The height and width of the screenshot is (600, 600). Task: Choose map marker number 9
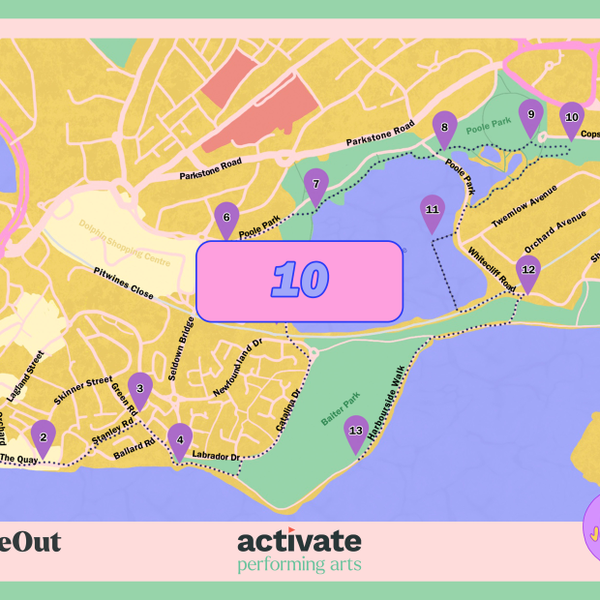(531, 115)
